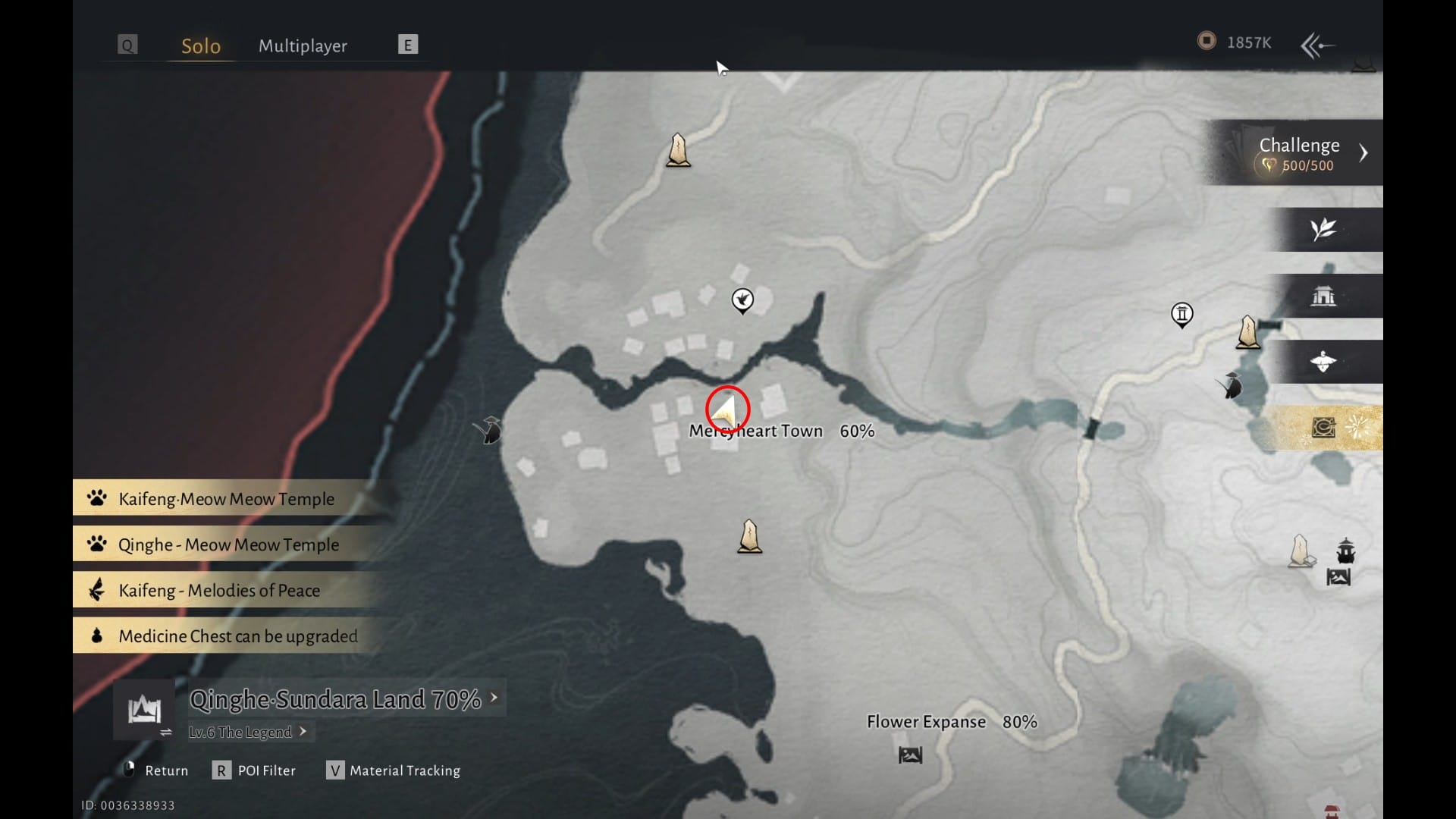Expand Lv.6 The Legend info
The image size is (1456, 819).
point(247,732)
